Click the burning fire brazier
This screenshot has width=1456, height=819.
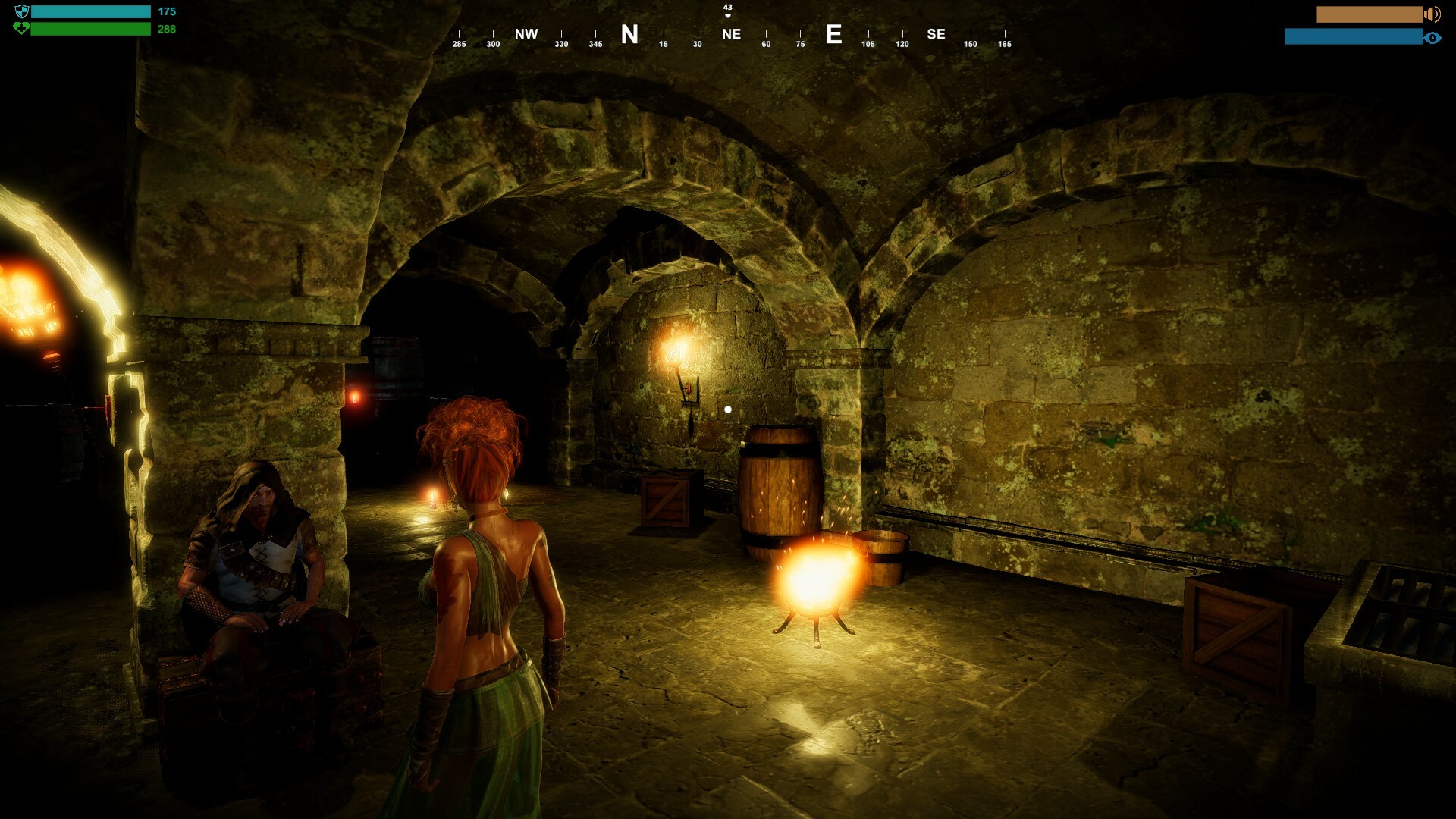[815, 576]
